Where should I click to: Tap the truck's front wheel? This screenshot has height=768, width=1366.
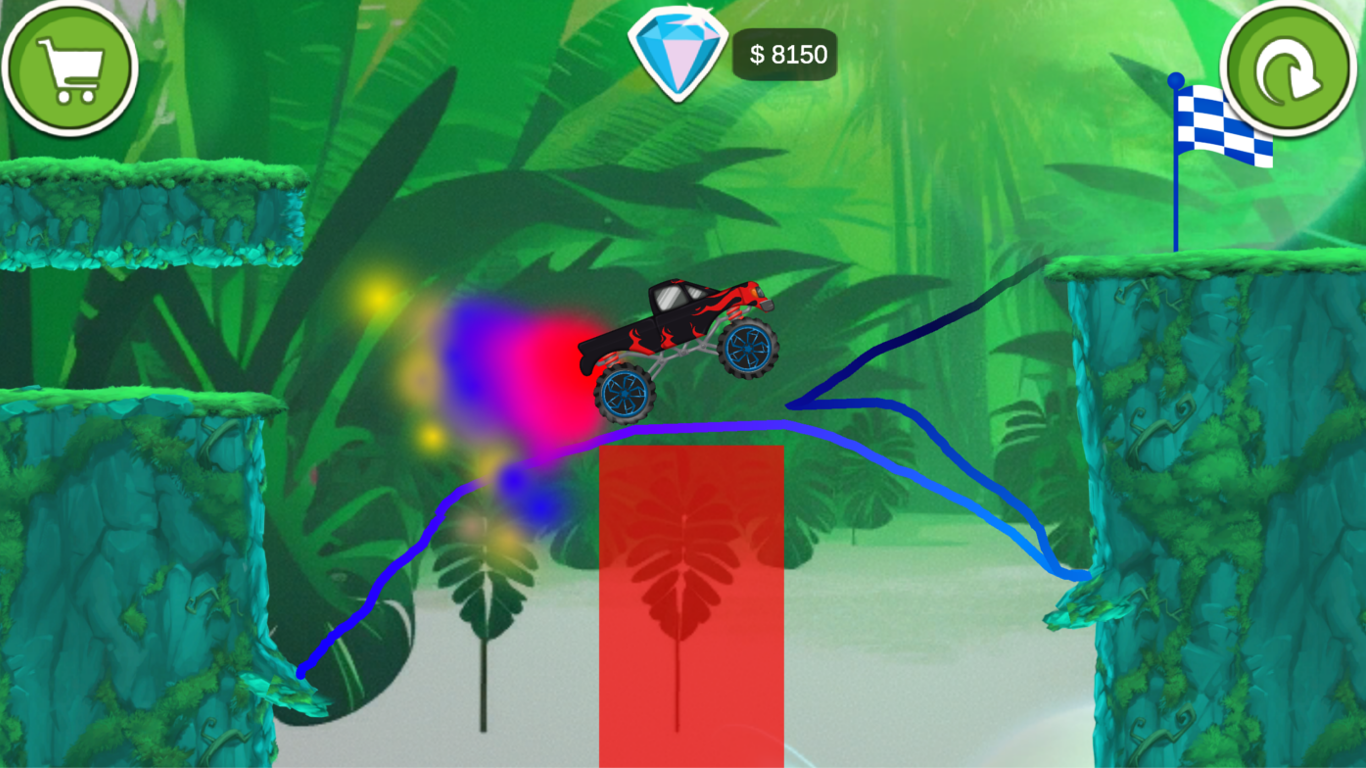750,350
